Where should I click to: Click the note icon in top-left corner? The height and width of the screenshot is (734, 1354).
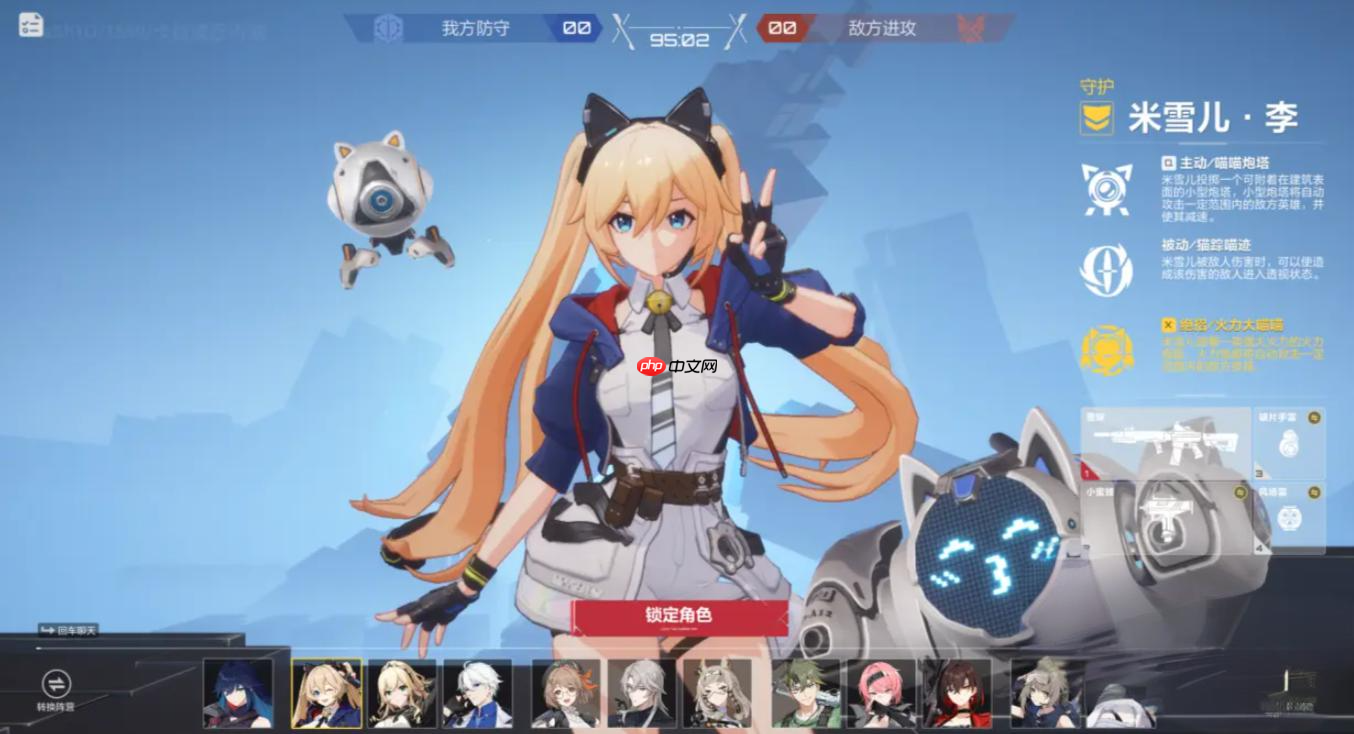point(30,25)
